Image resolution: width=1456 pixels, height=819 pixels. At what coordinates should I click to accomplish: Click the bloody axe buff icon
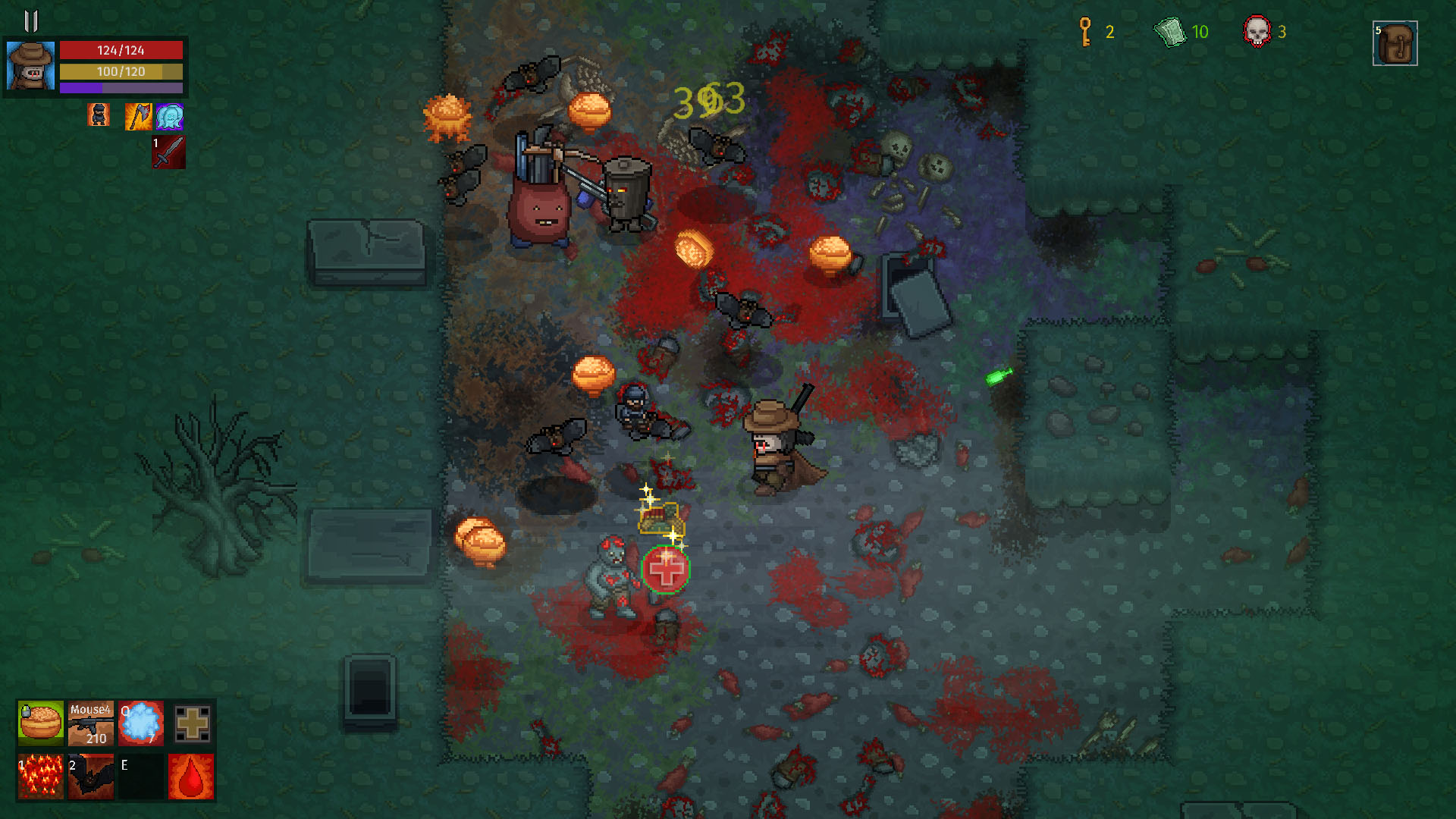coord(138,117)
